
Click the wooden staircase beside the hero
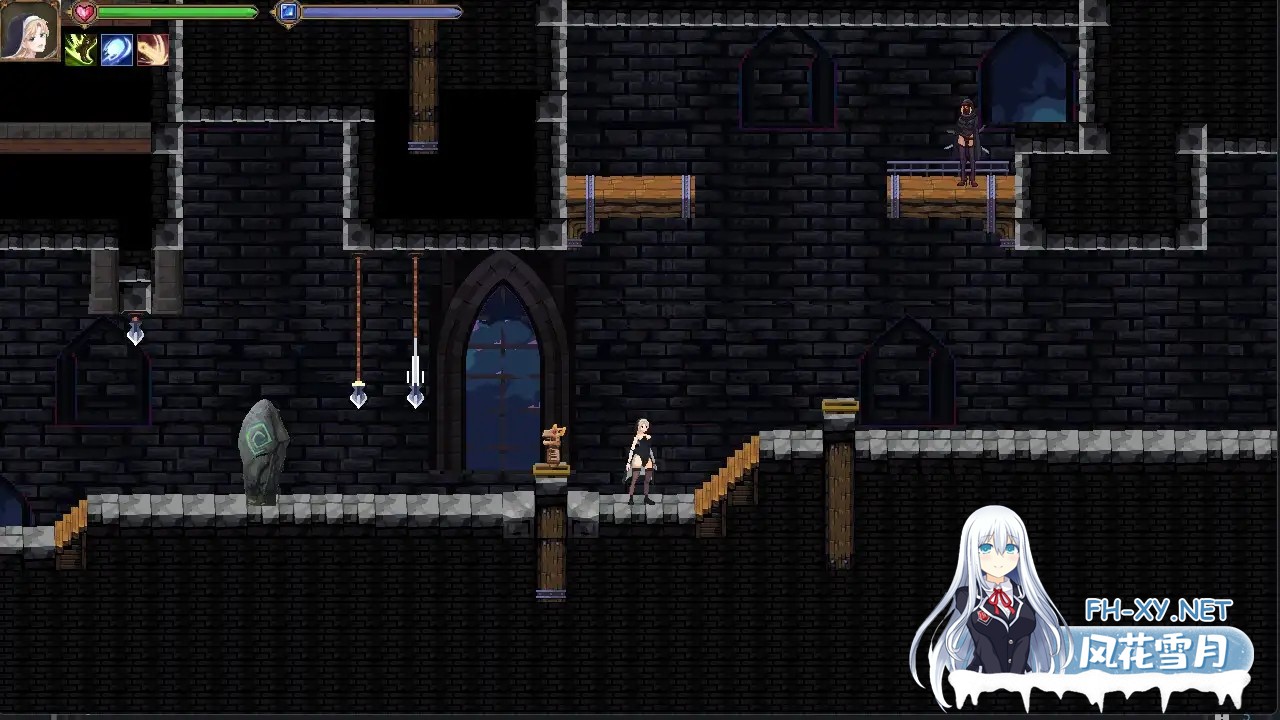[725, 470]
